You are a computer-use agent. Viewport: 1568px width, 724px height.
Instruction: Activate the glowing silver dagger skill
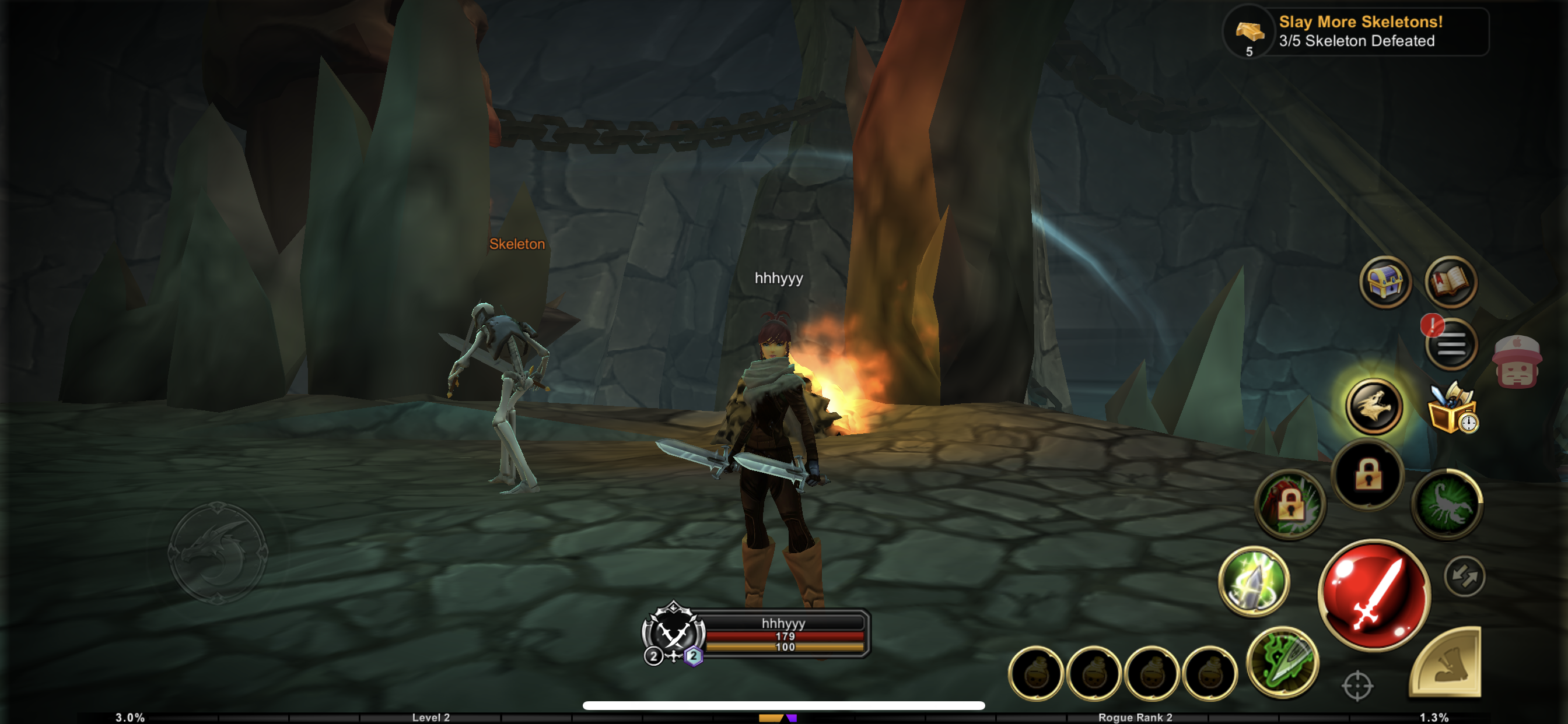tap(1254, 581)
